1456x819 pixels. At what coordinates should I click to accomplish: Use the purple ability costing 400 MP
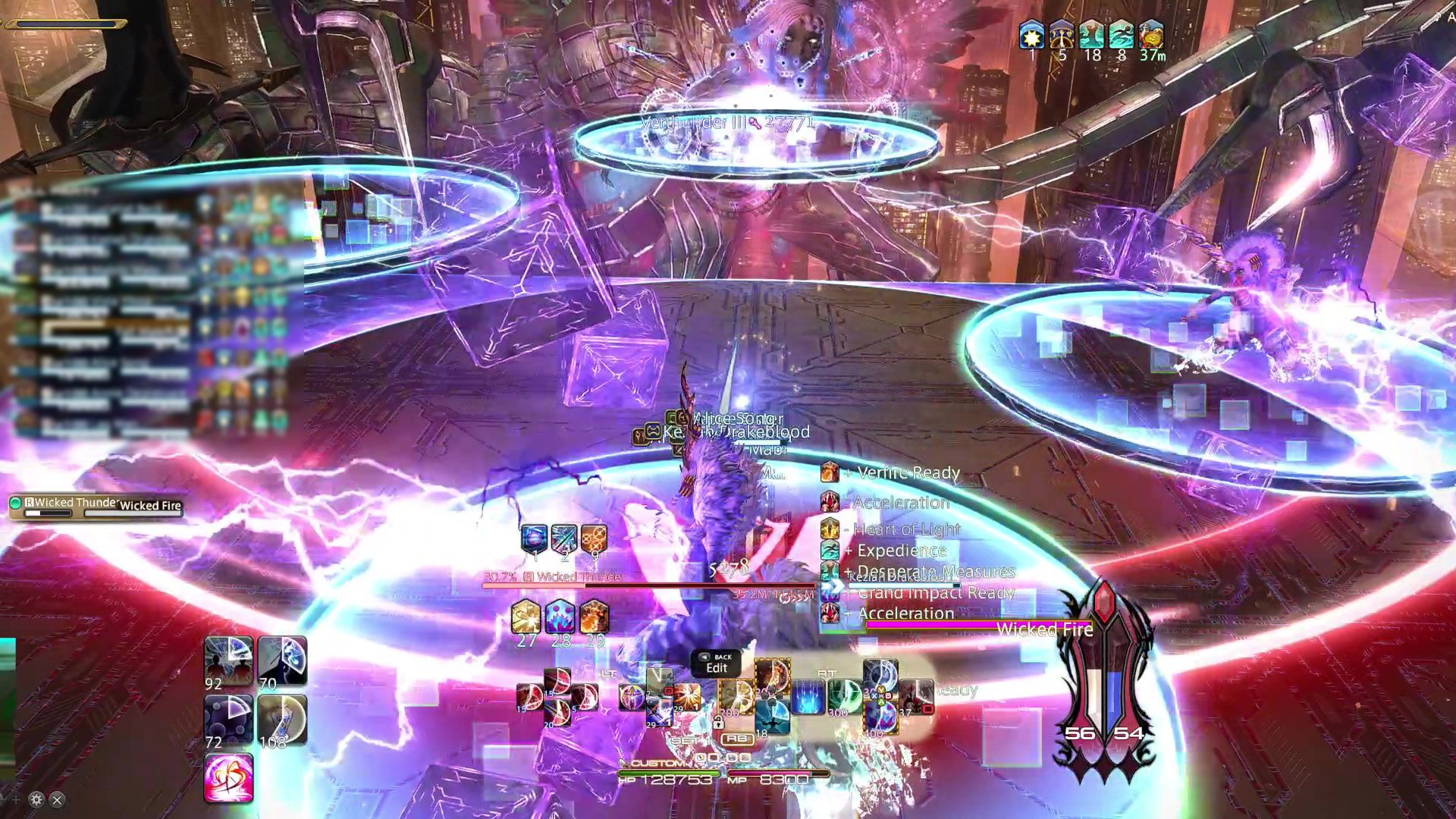point(880,717)
